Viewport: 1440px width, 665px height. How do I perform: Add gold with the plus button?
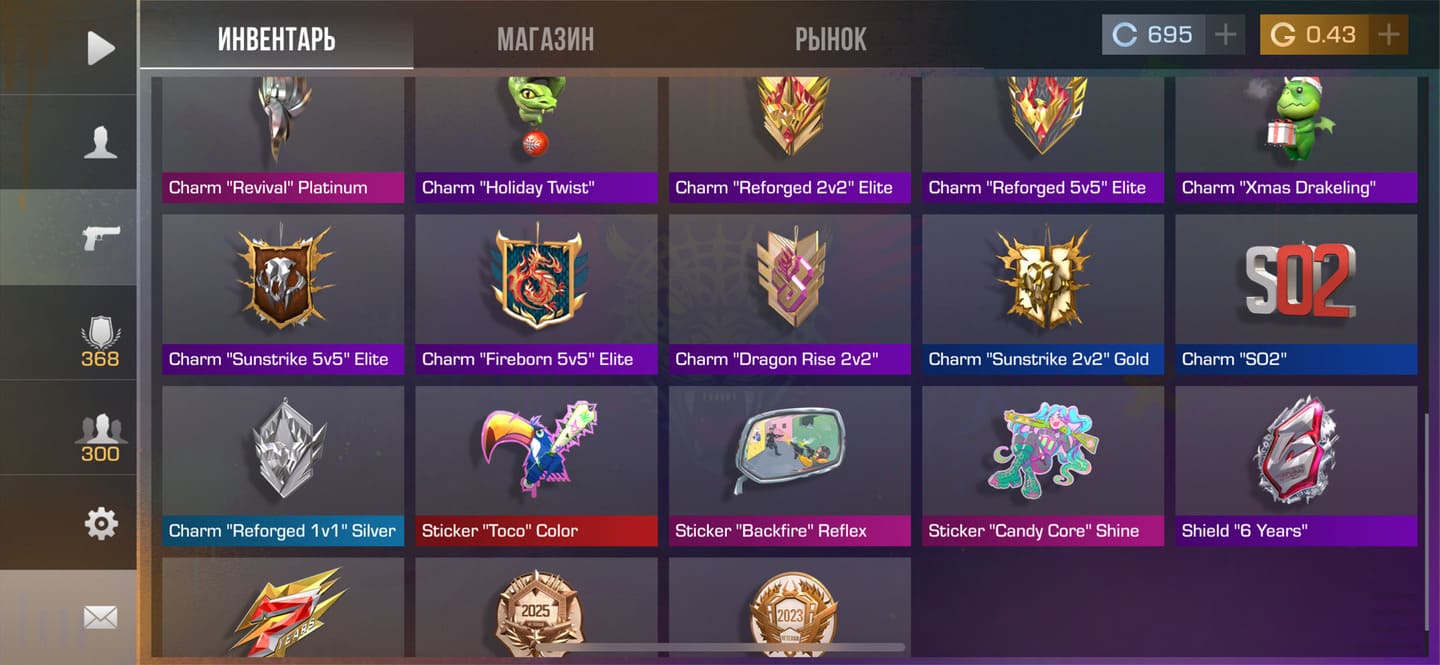click(x=1388, y=35)
